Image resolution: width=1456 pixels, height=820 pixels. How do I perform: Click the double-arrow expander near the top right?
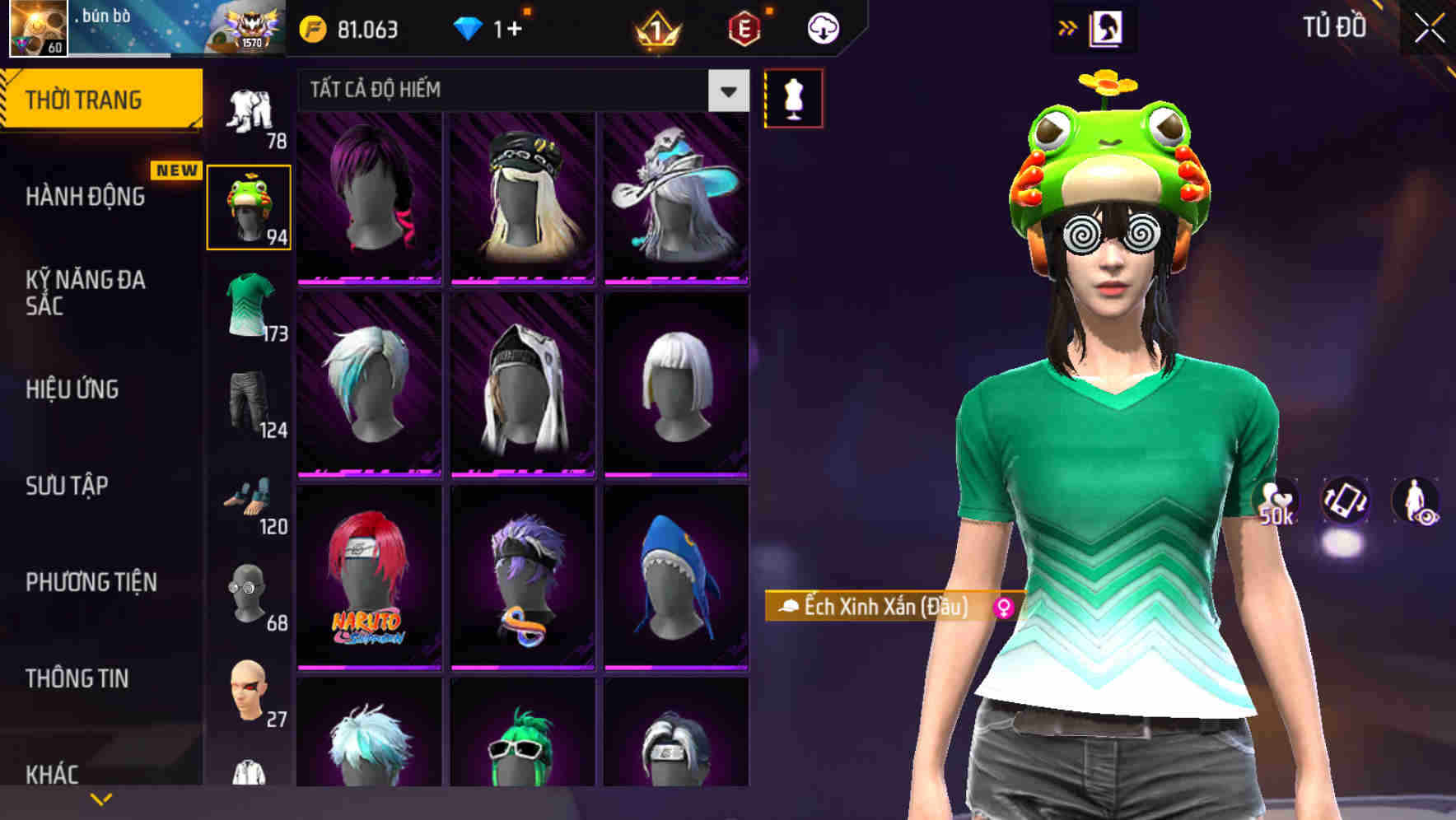pos(1068,26)
